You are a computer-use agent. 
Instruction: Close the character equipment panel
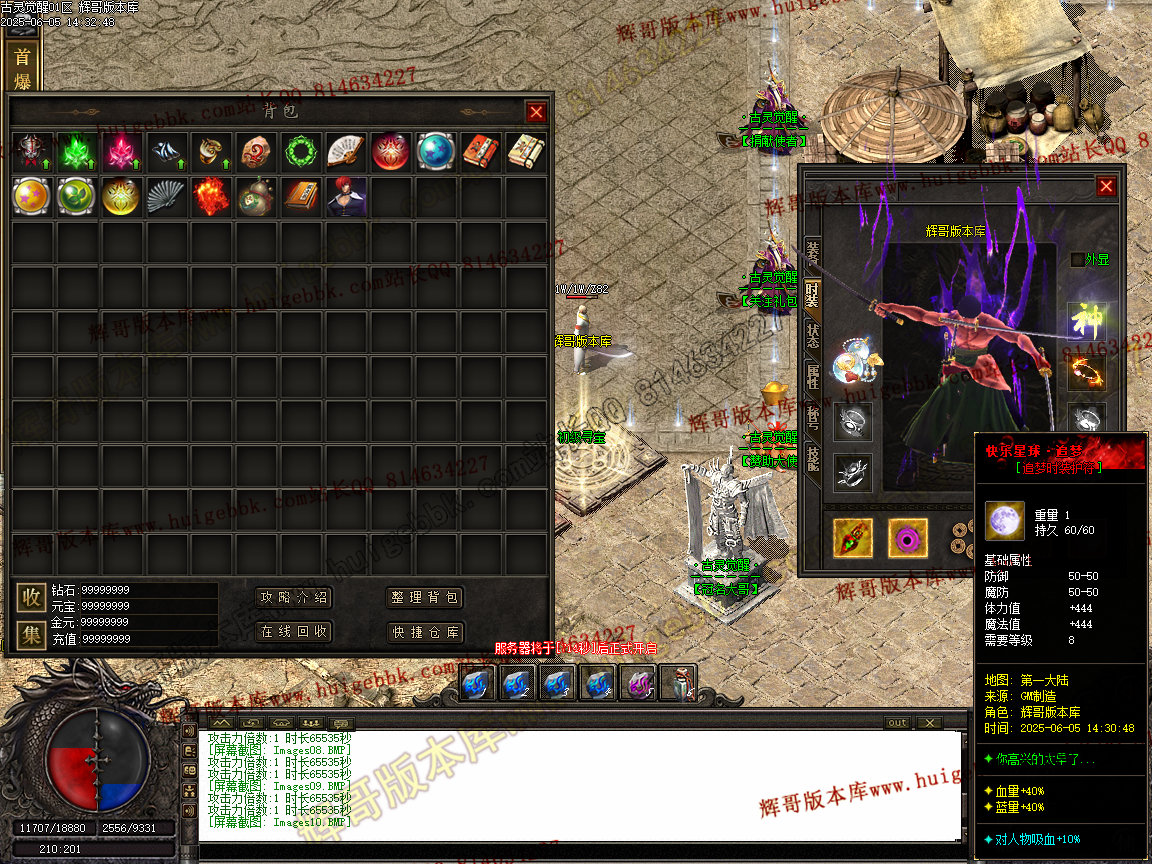coord(1105,186)
